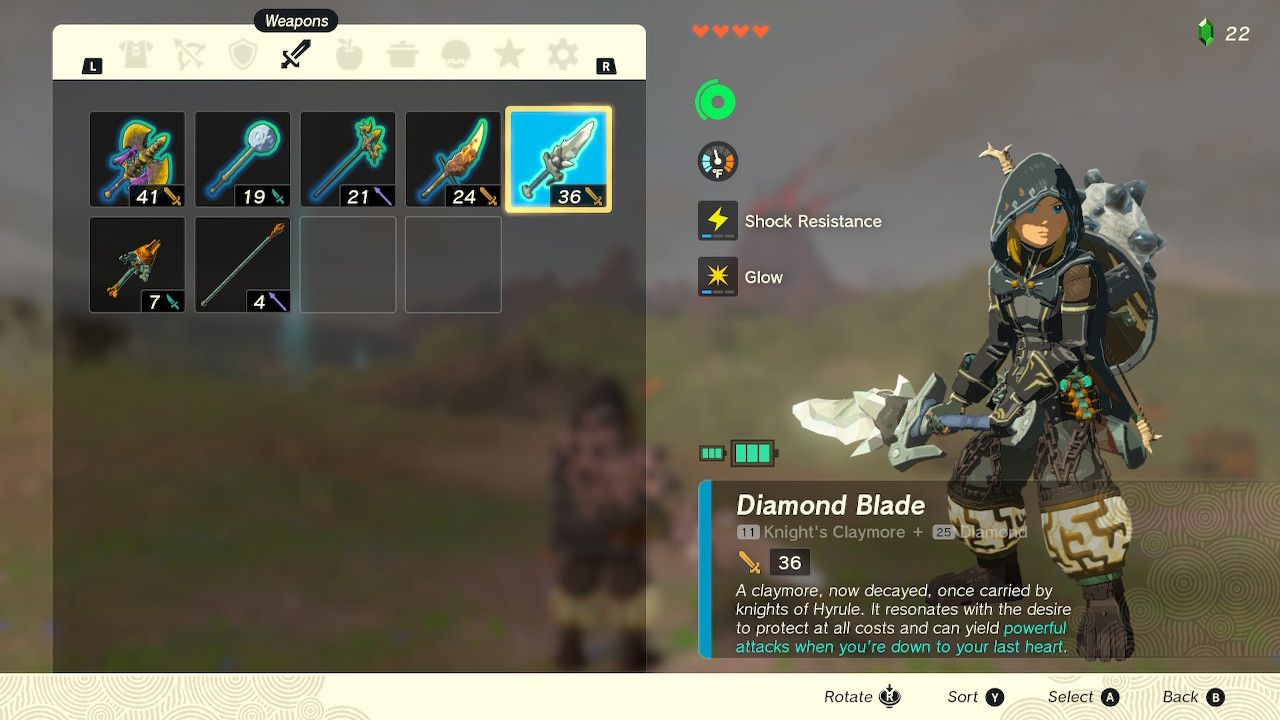Image resolution: width=1280 pixels, height=720 pixels.
Task: Open the gear icon System tab
Action: pos(562,55)
